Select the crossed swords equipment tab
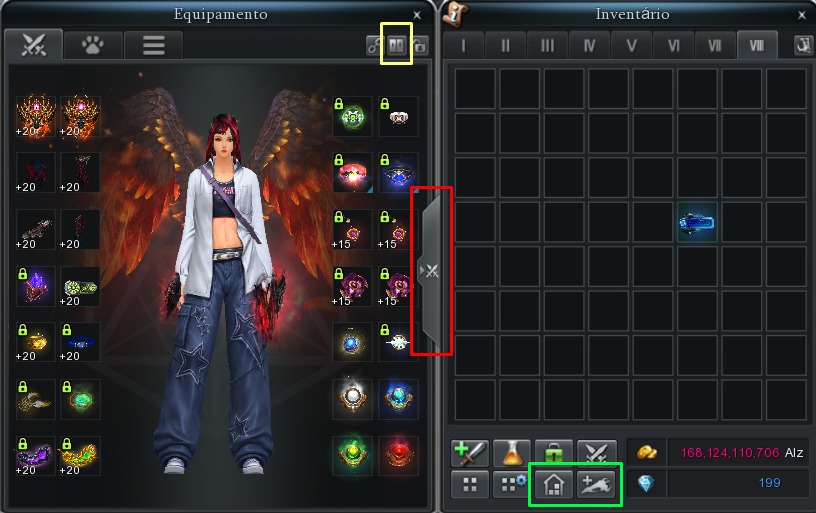816x513 pixels. (34, 45)
